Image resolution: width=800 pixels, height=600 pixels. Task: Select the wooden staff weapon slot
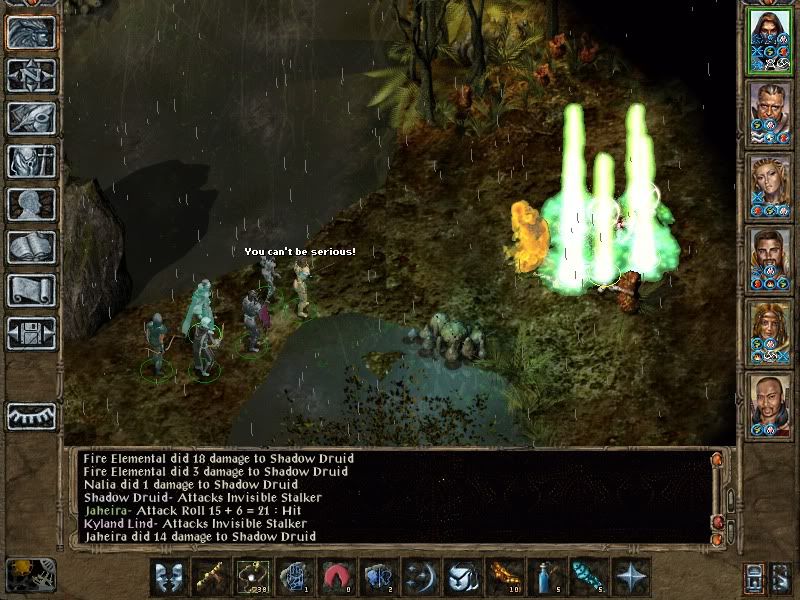pyautogui.click(x=209, y=578)
